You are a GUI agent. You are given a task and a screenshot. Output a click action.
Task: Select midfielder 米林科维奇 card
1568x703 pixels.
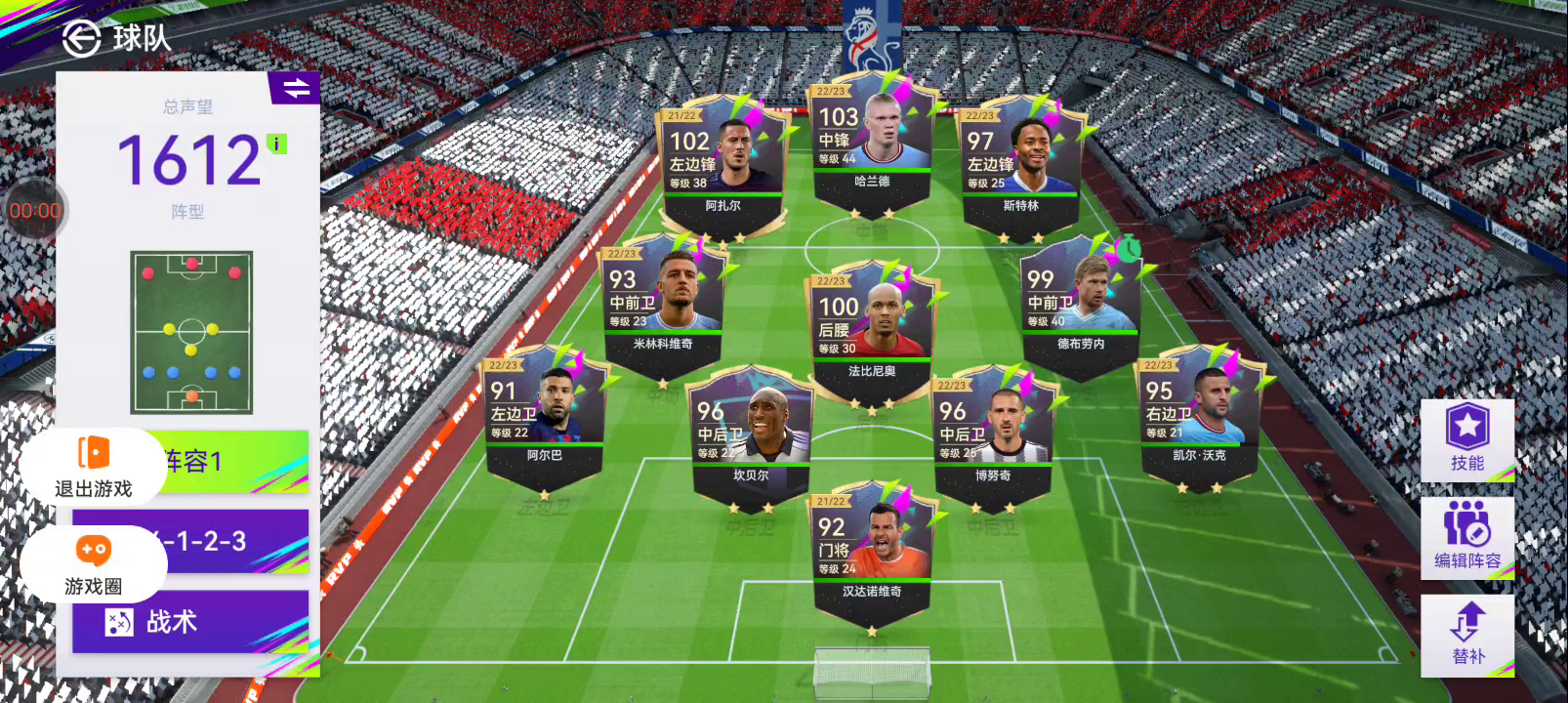click(x=663, y=305)
